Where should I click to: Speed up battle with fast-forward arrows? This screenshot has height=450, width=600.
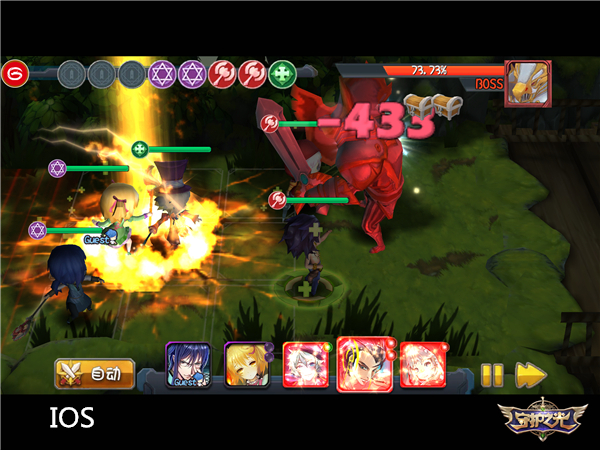529,375
